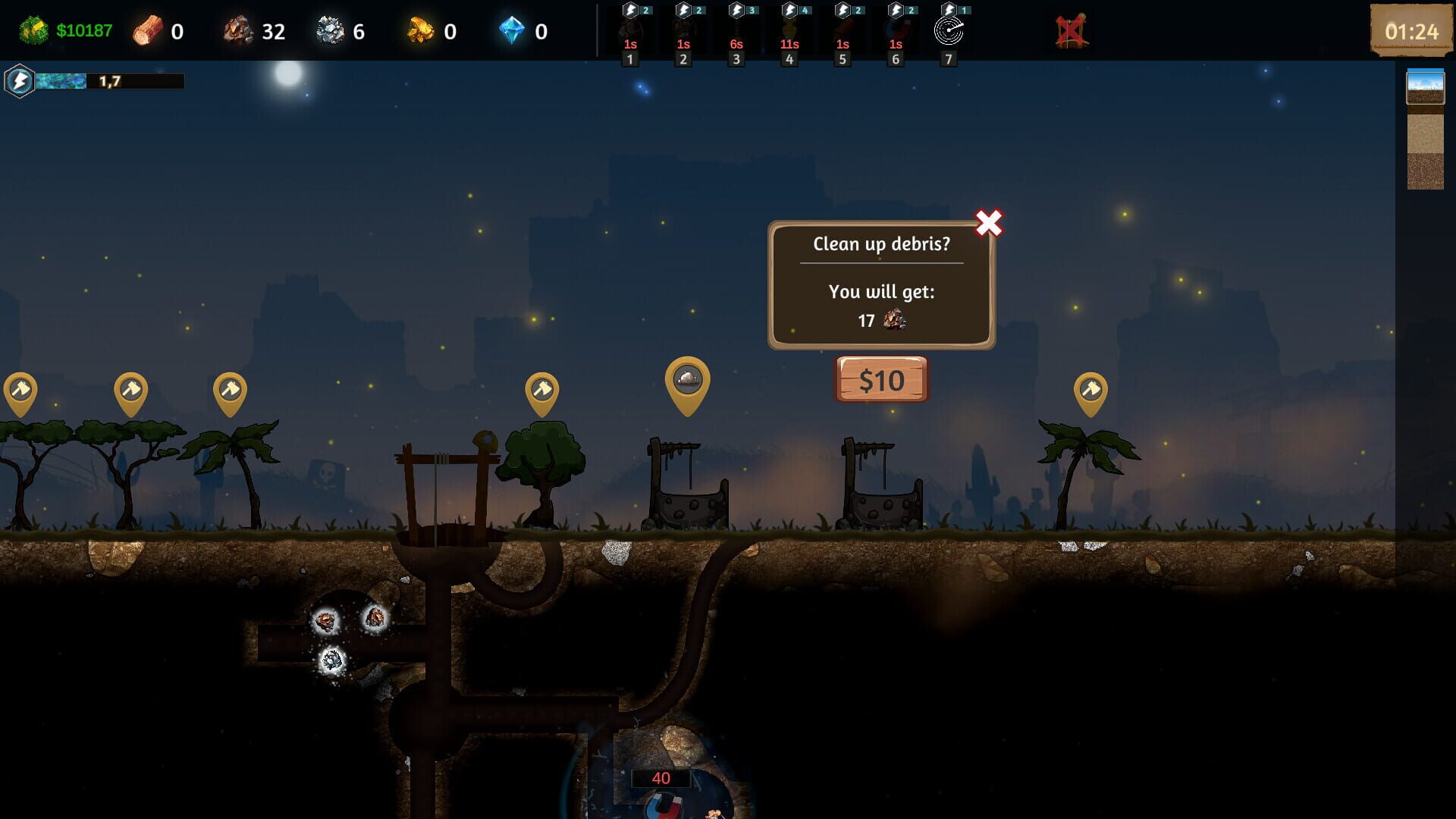Select the red crossed sign icon on top bar
The image size is (1456, 819).
1071,31
